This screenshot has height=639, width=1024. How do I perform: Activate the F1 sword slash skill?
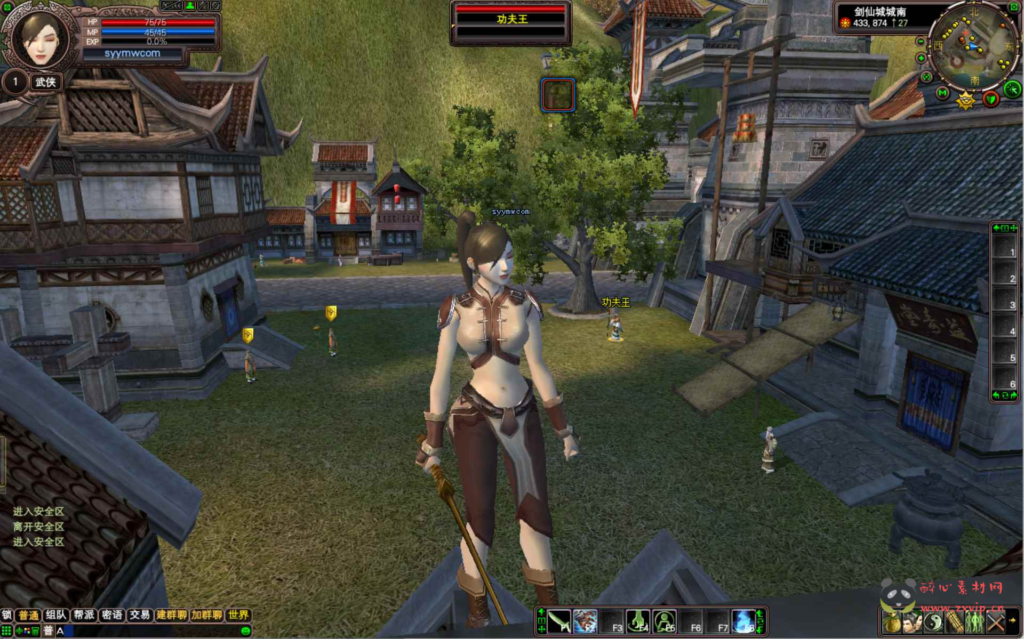tap(559, 621)
